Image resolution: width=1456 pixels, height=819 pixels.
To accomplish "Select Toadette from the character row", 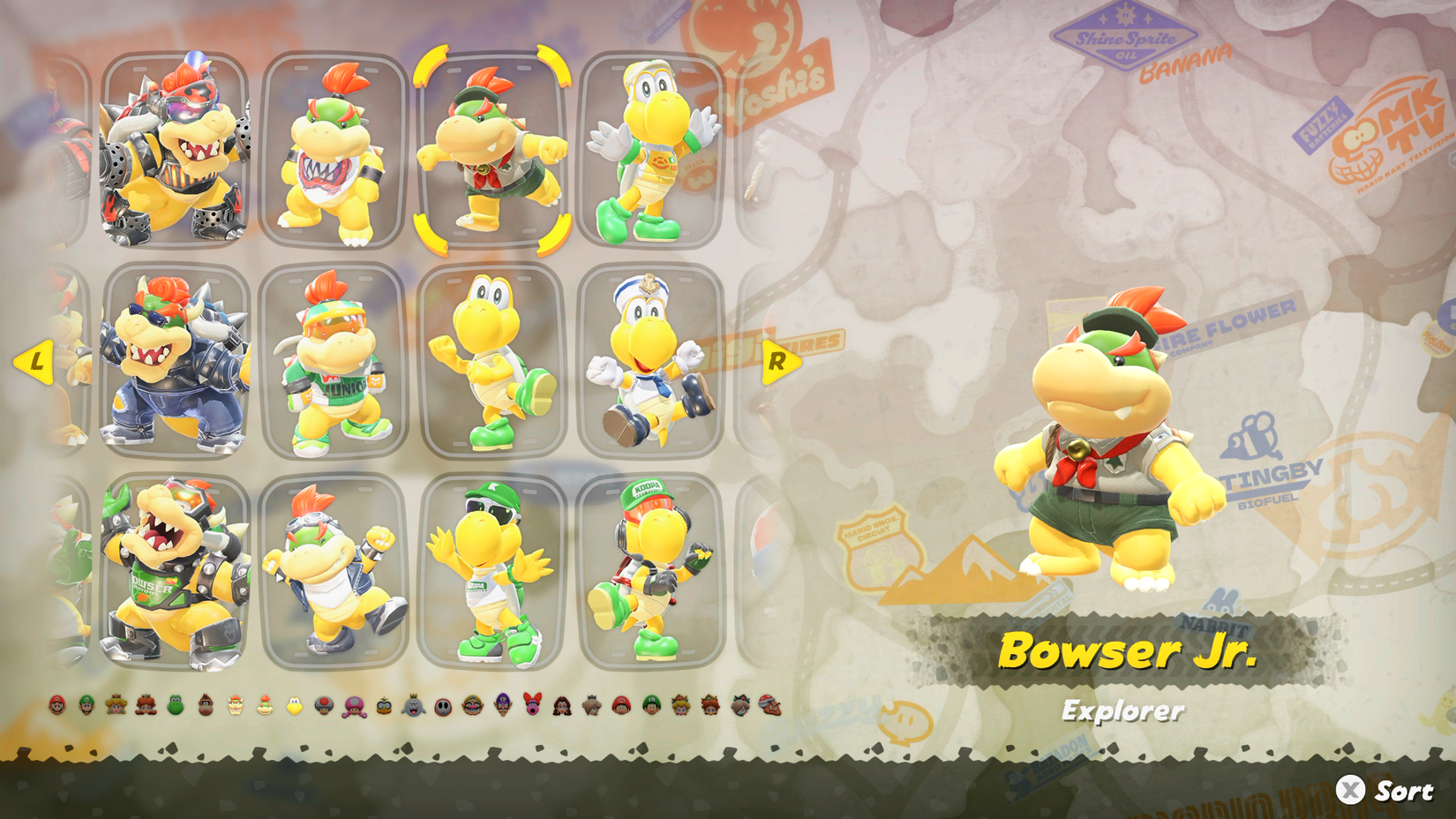I will coord(353,706).
